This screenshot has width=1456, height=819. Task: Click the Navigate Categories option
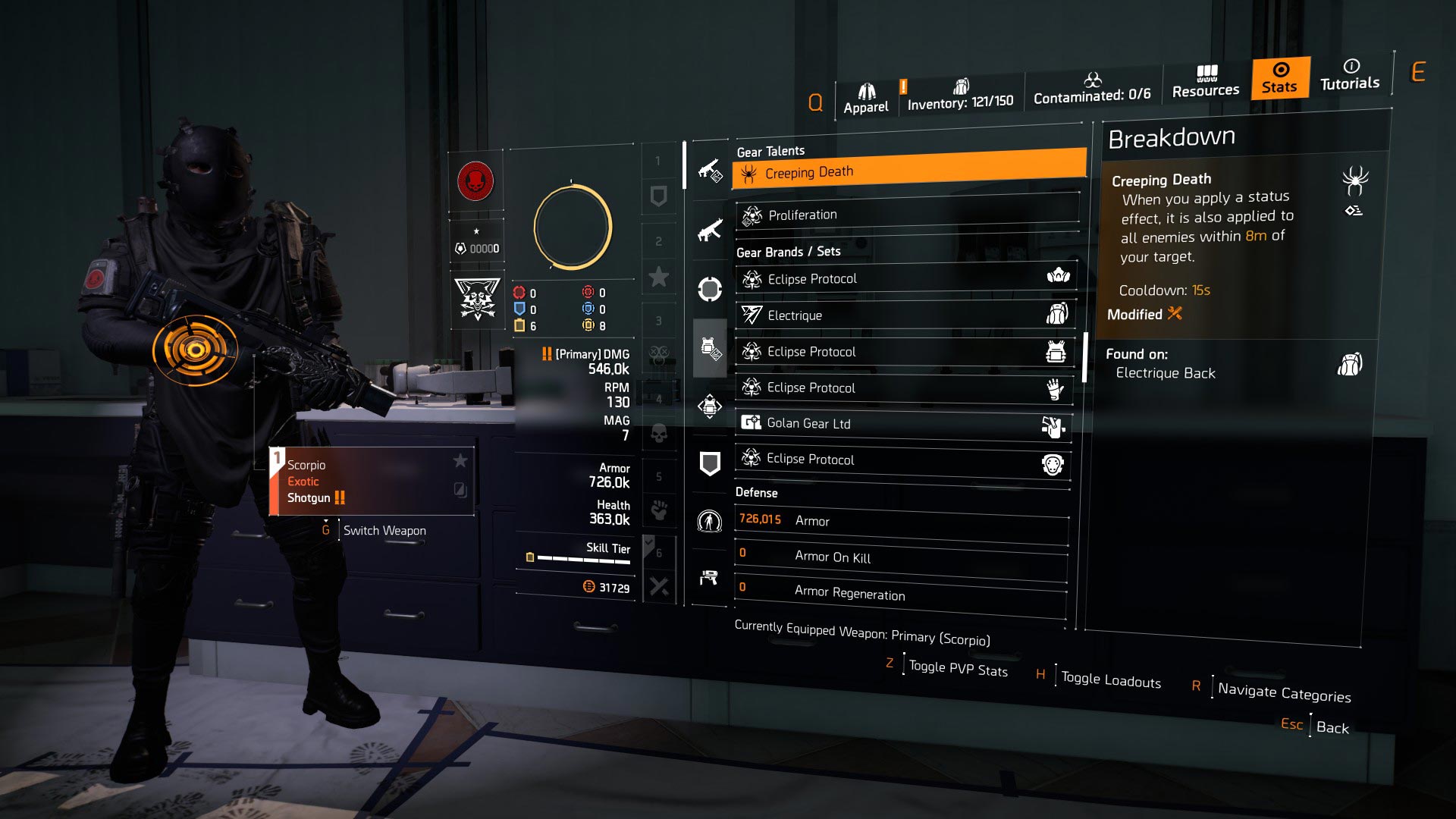coord(1283,692)
